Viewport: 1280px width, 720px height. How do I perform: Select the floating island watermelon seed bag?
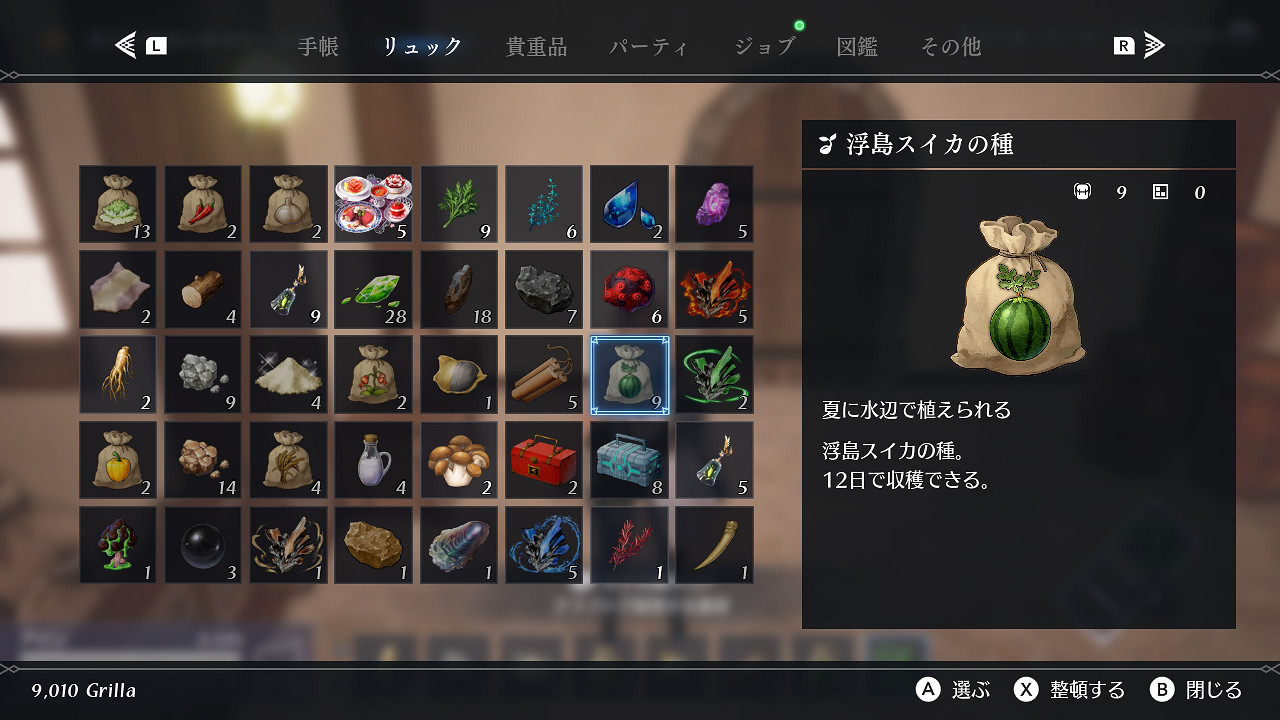pyautogui.click(x=628, y=375)
